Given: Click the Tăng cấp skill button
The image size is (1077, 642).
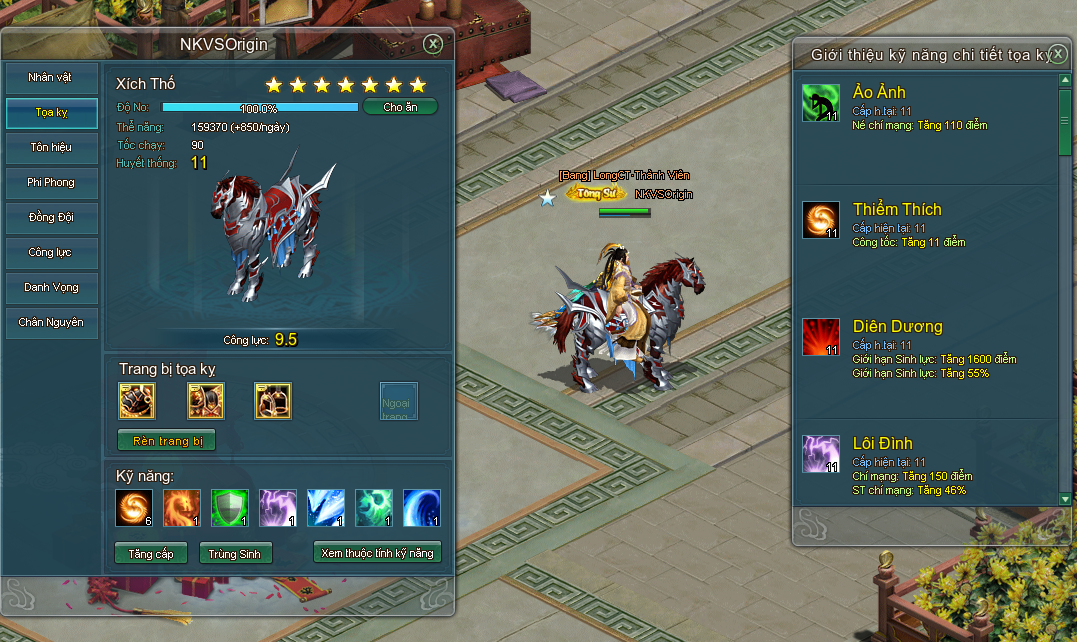Looking at the screenshot, I should pyautogui.click(x=151, y=553).
